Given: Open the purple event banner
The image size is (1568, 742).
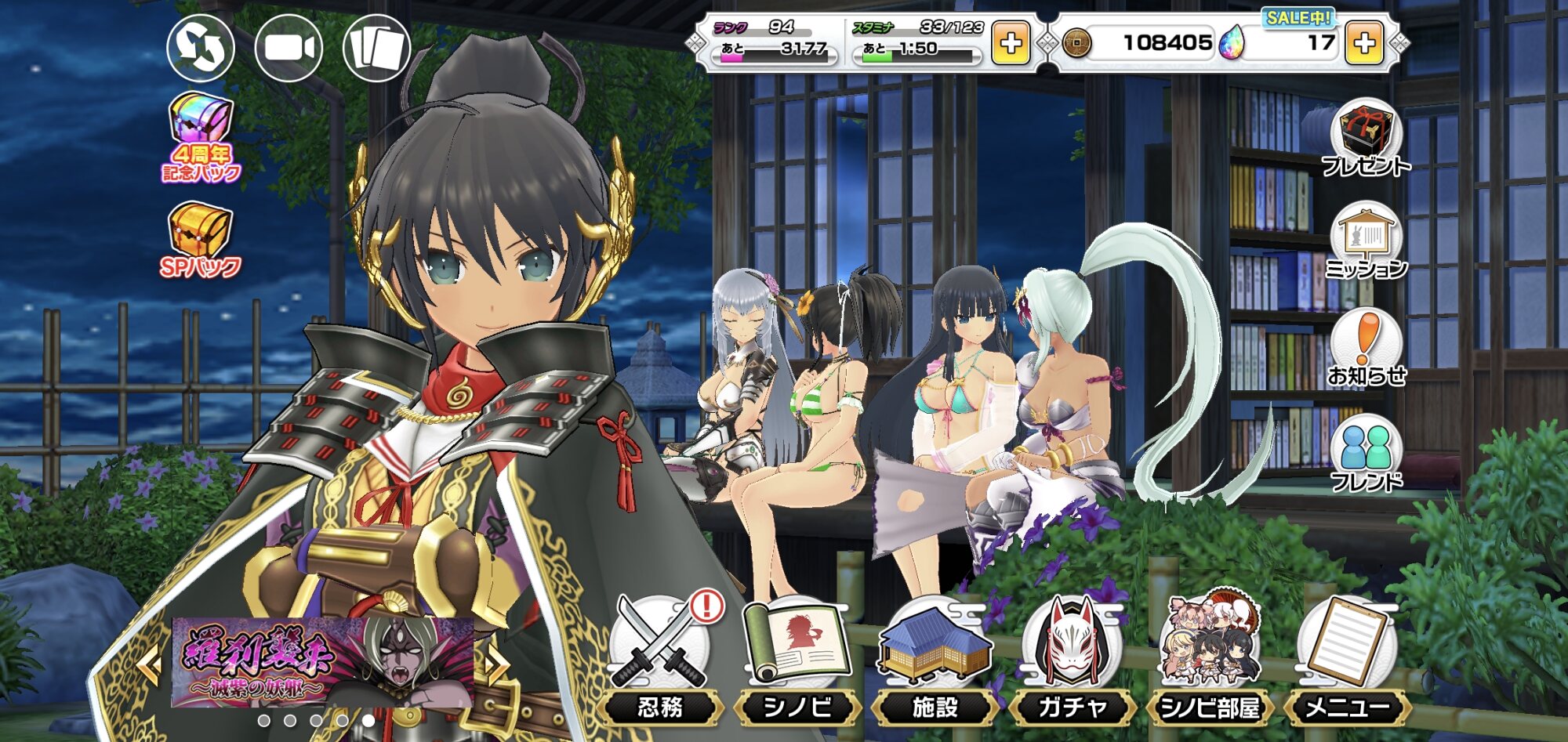Looking at the screenshot, I should click(x=321, y=661).
